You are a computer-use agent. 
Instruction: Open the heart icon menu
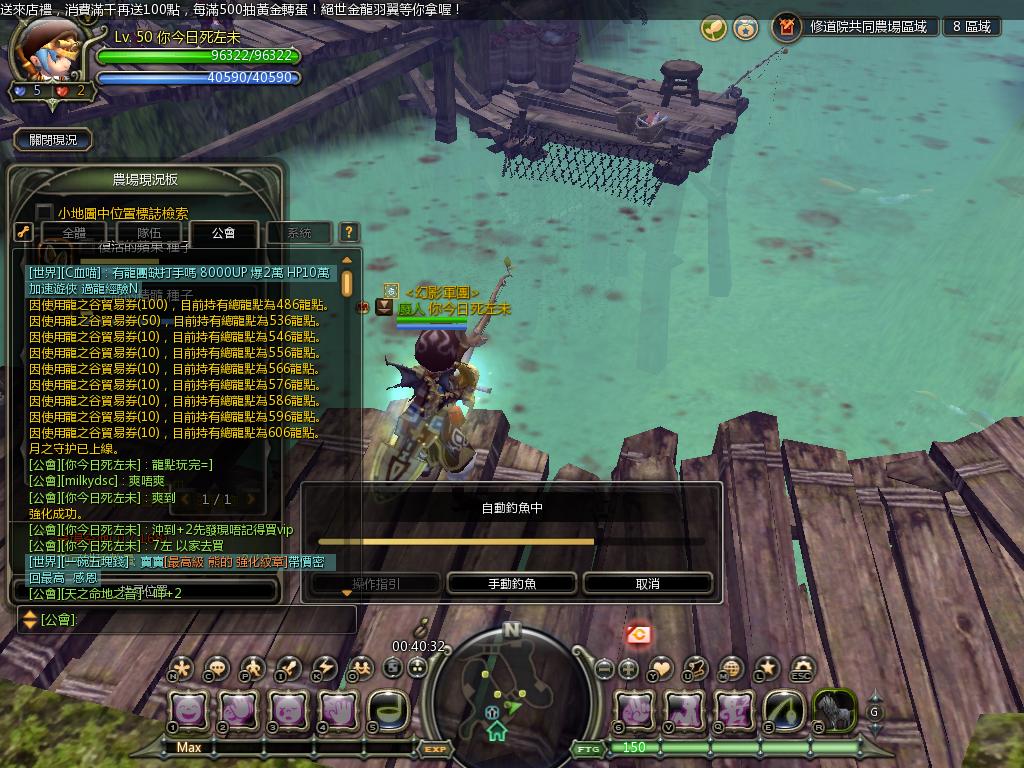pos(662,668)
